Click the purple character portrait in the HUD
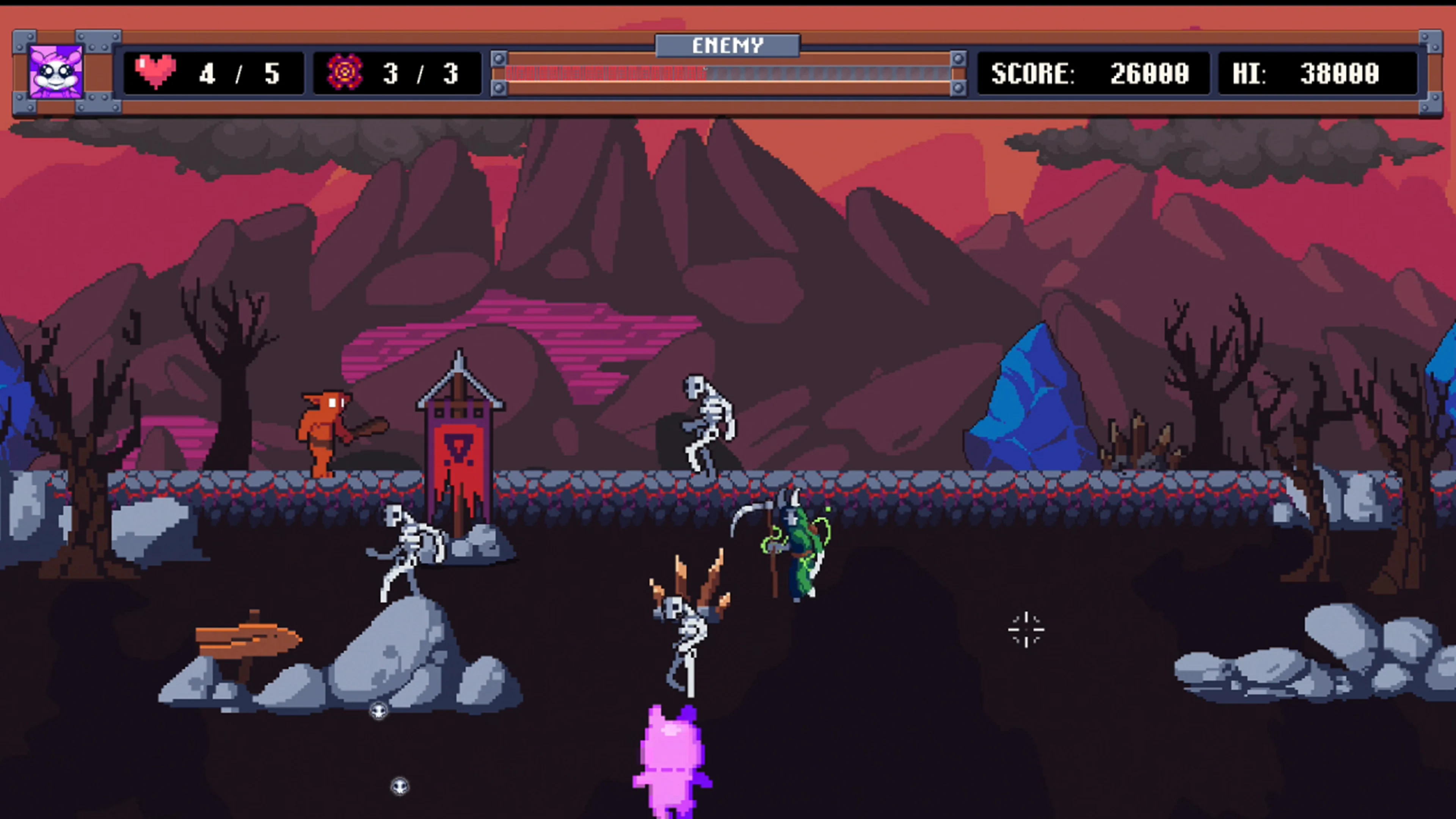 point(56,72)
